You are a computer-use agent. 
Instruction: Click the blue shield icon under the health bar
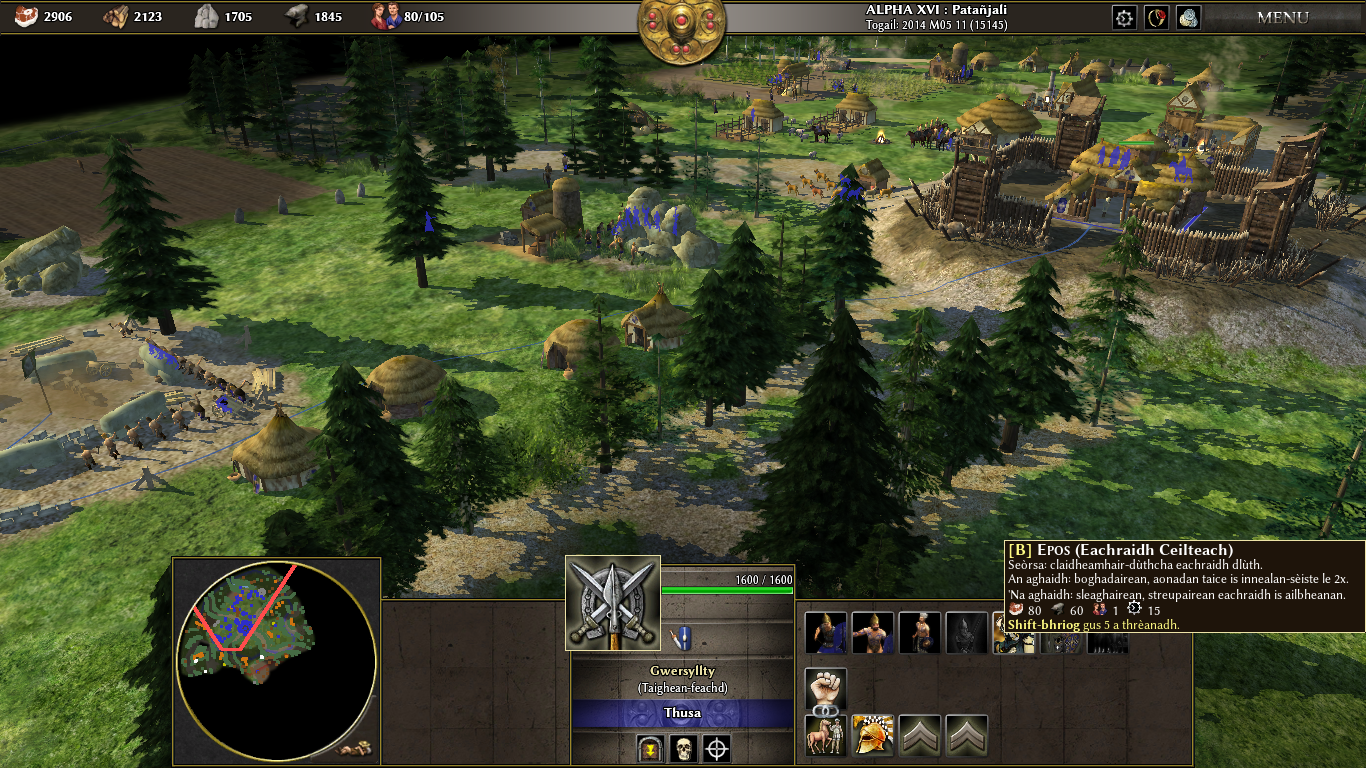pyautogui.click(x=682, y=635)
